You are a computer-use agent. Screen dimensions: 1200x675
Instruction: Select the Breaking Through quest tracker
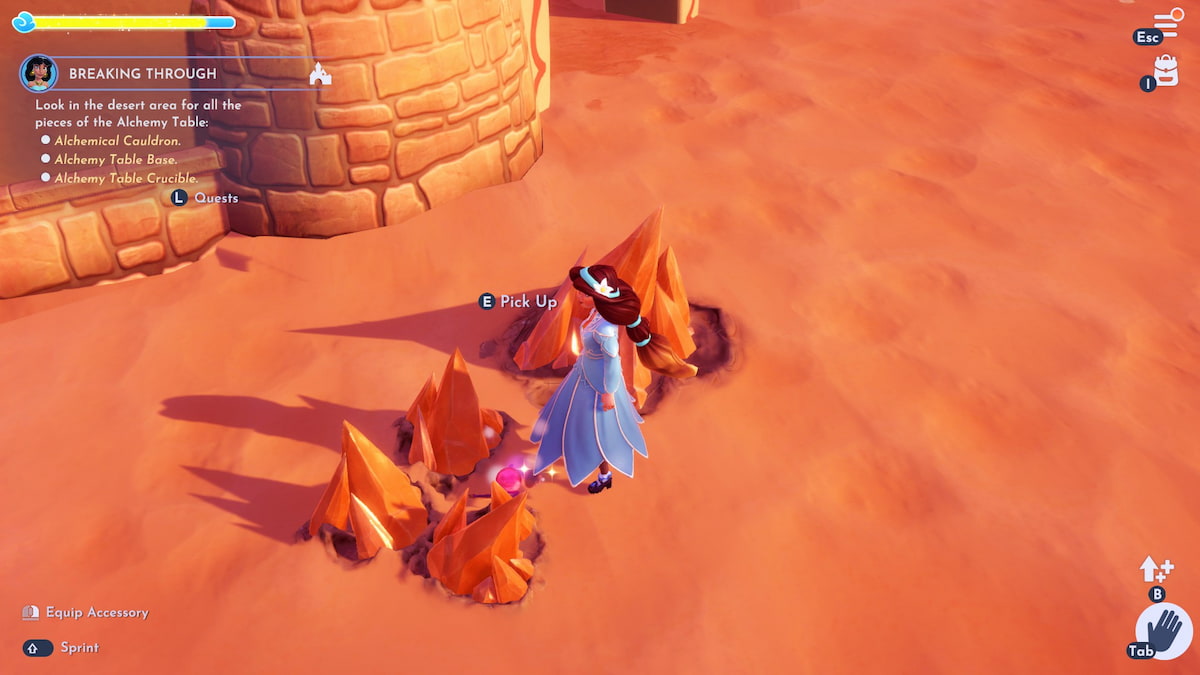(142, 74)
